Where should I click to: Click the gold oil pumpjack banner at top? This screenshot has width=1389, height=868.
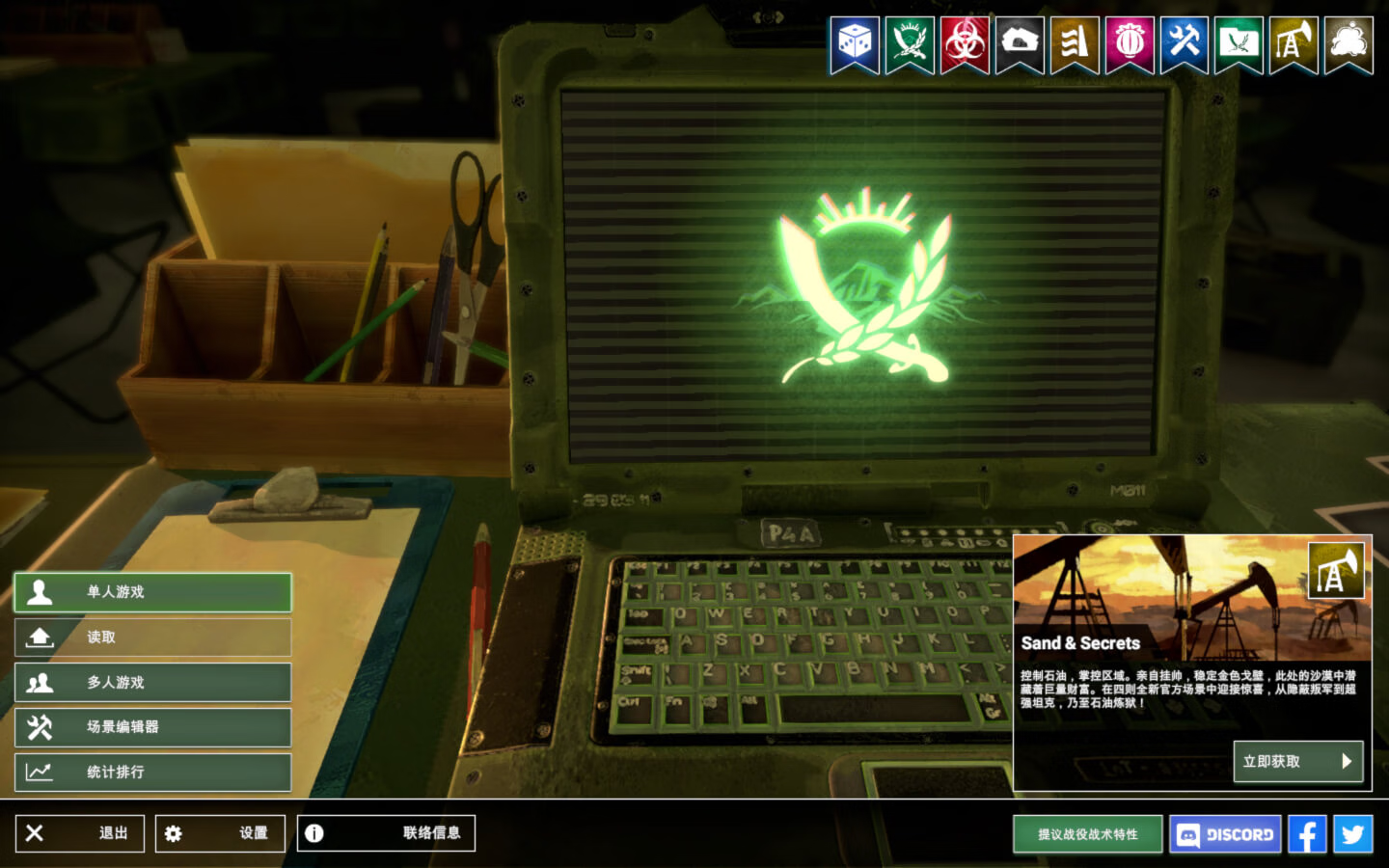(x=1294, y=43)
